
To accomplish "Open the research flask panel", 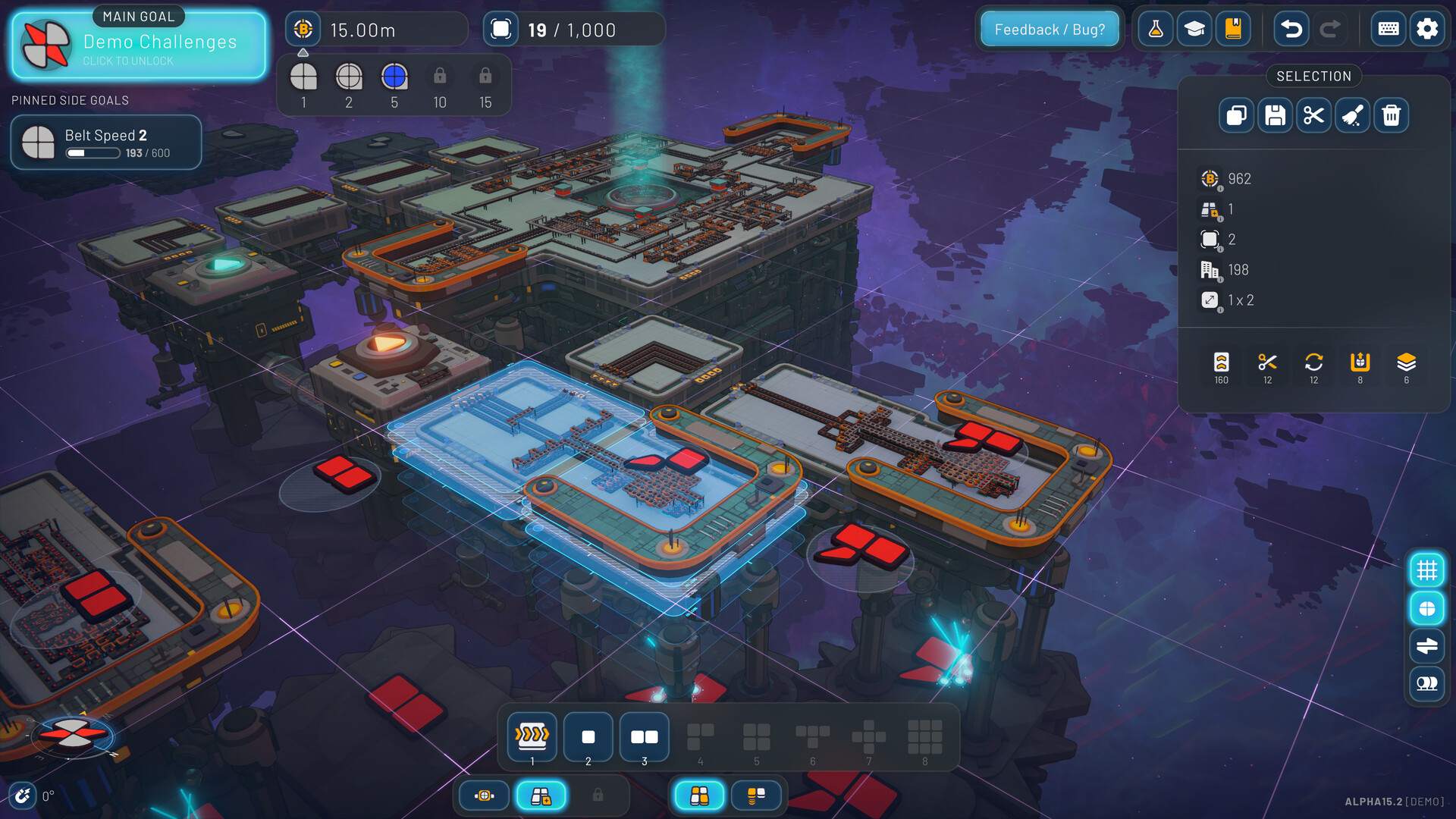I will (x=1155, y=29).
